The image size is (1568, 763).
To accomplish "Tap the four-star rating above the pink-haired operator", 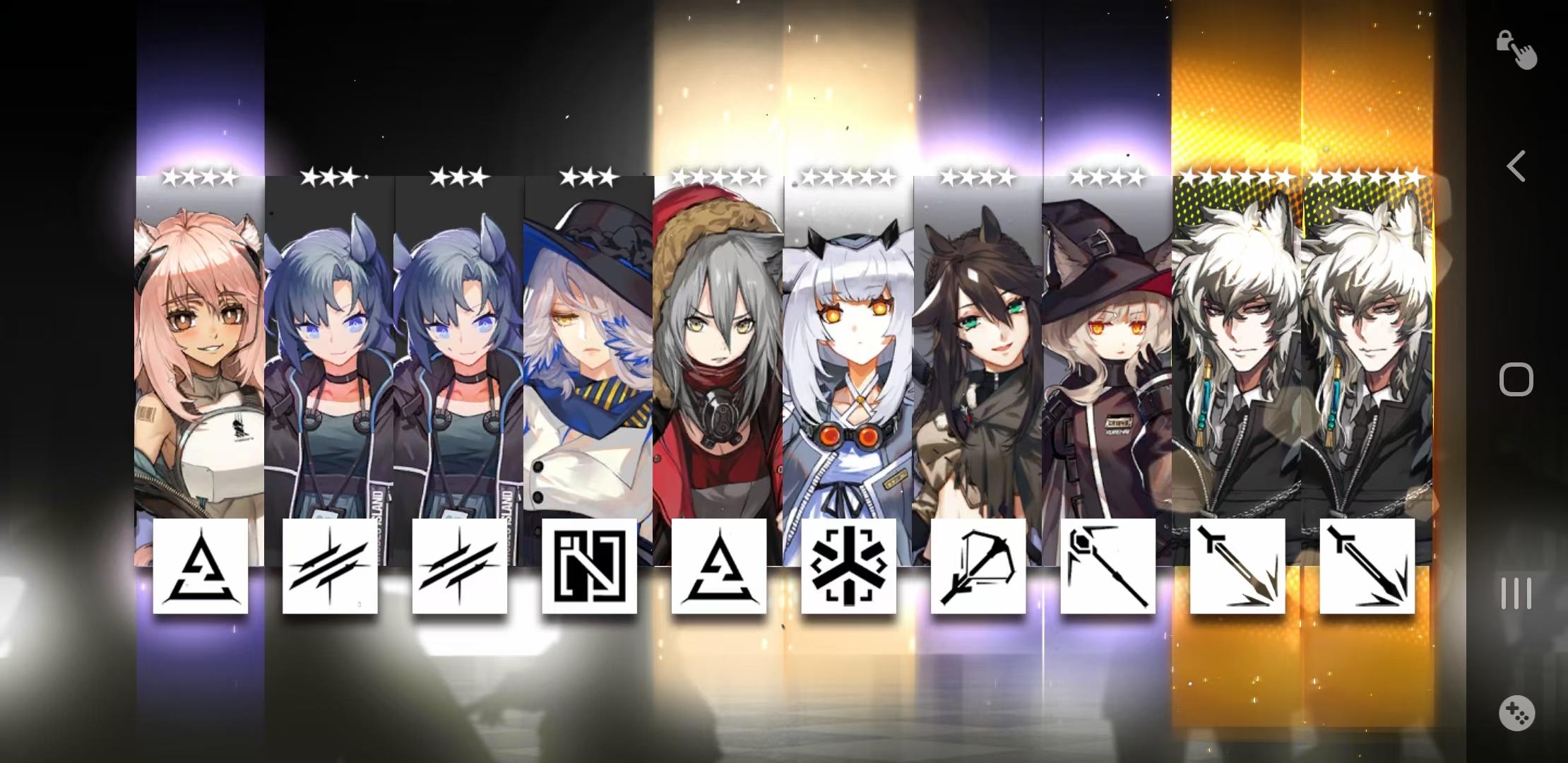I will [x=200, y=177].
